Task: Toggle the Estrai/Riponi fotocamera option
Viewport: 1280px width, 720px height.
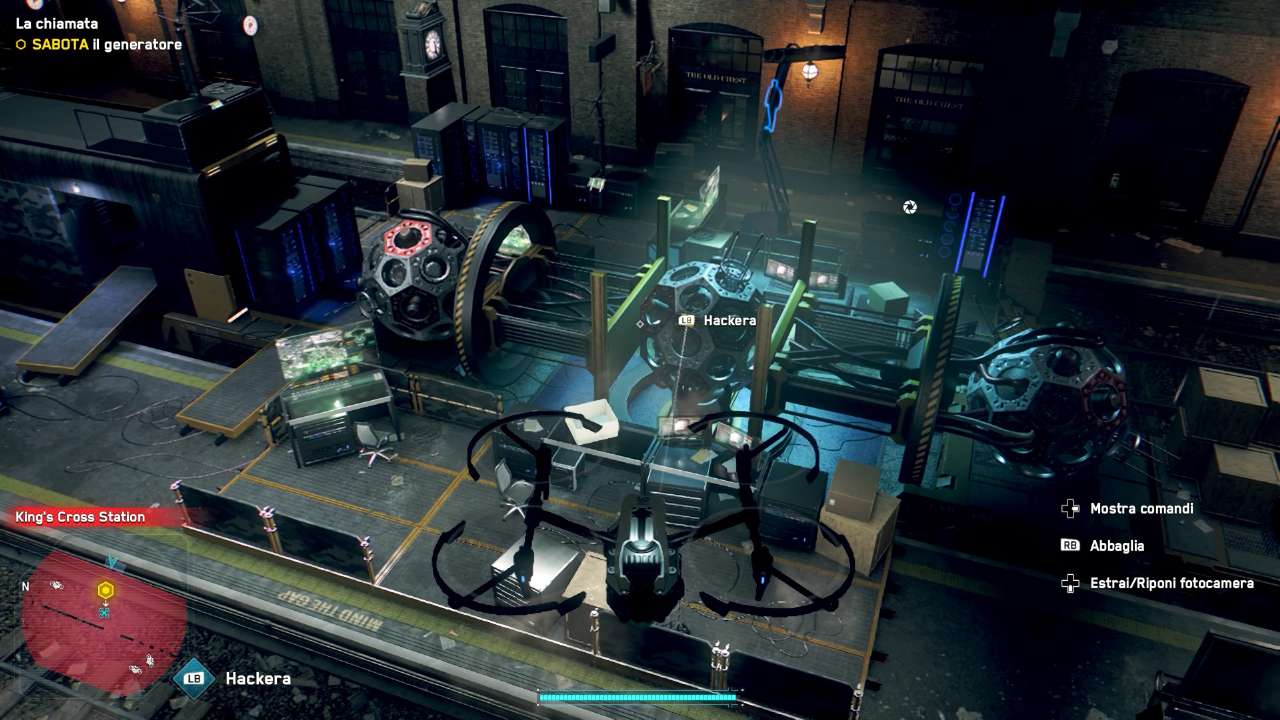Action: (x=1171, y=583)
